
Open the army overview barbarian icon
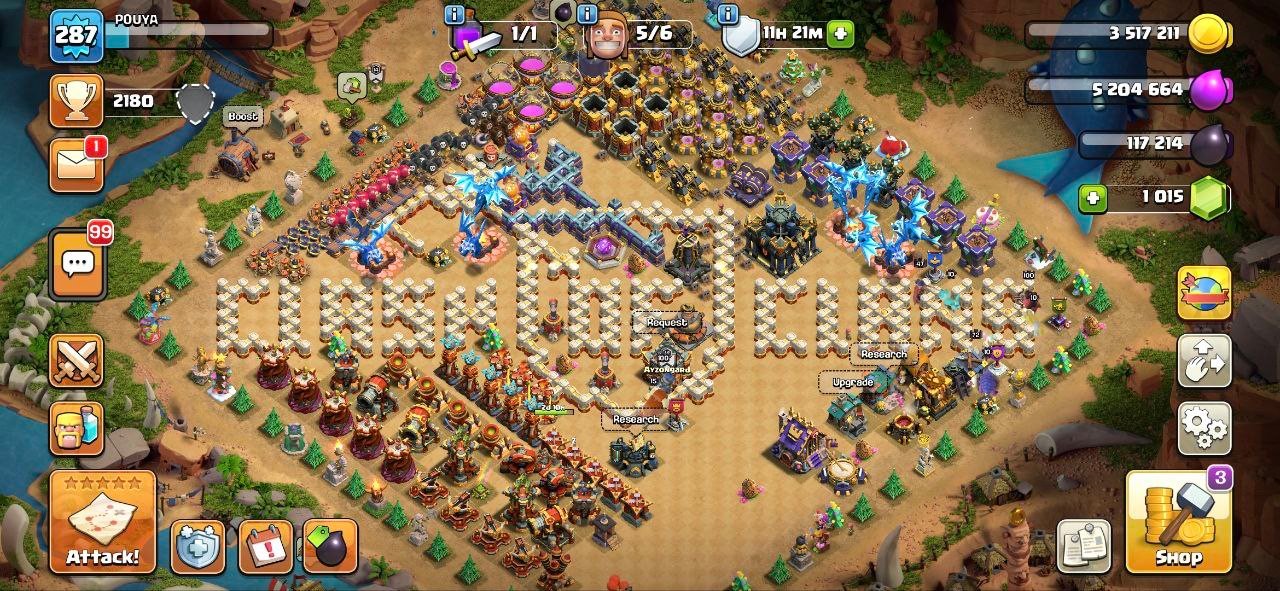pos(76,429)
